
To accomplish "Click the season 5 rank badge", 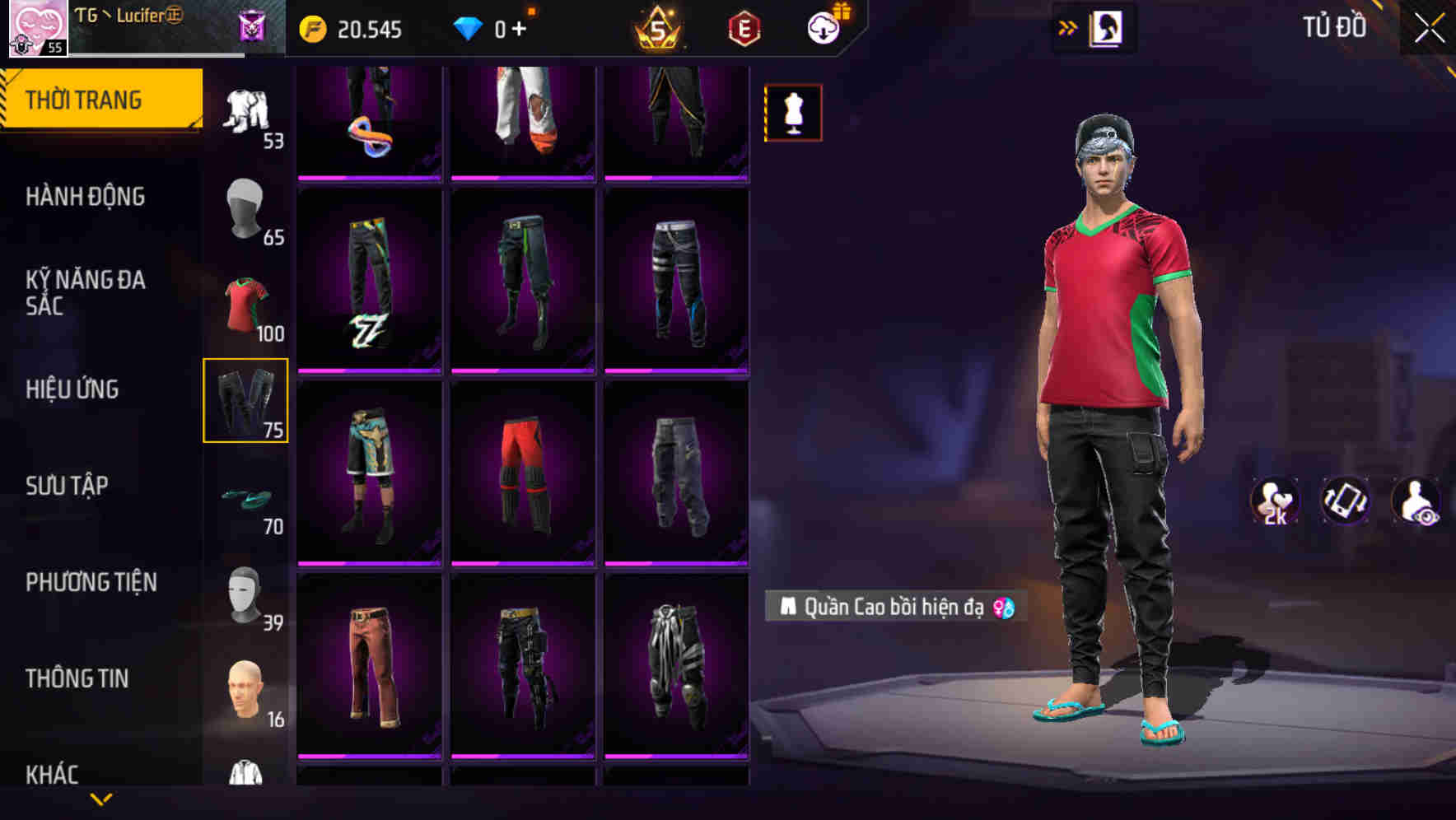I will [659, 28].
